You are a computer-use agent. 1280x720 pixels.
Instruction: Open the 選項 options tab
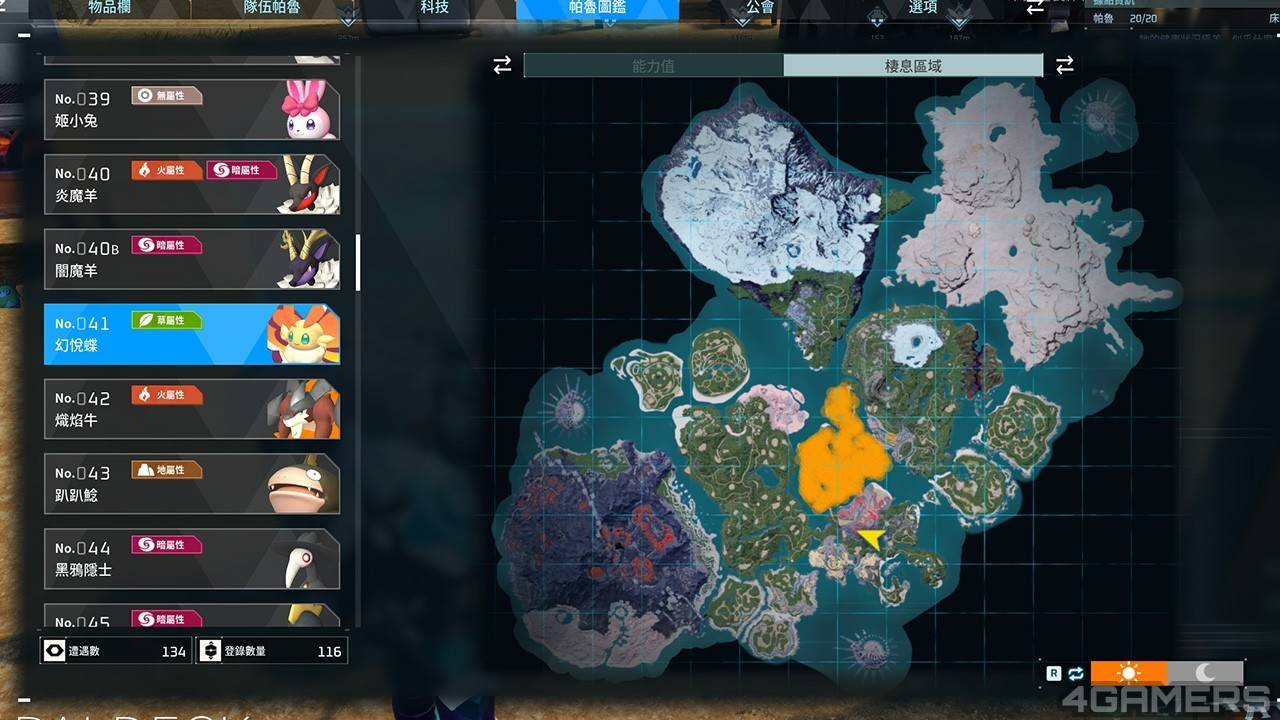pos(923,7)
